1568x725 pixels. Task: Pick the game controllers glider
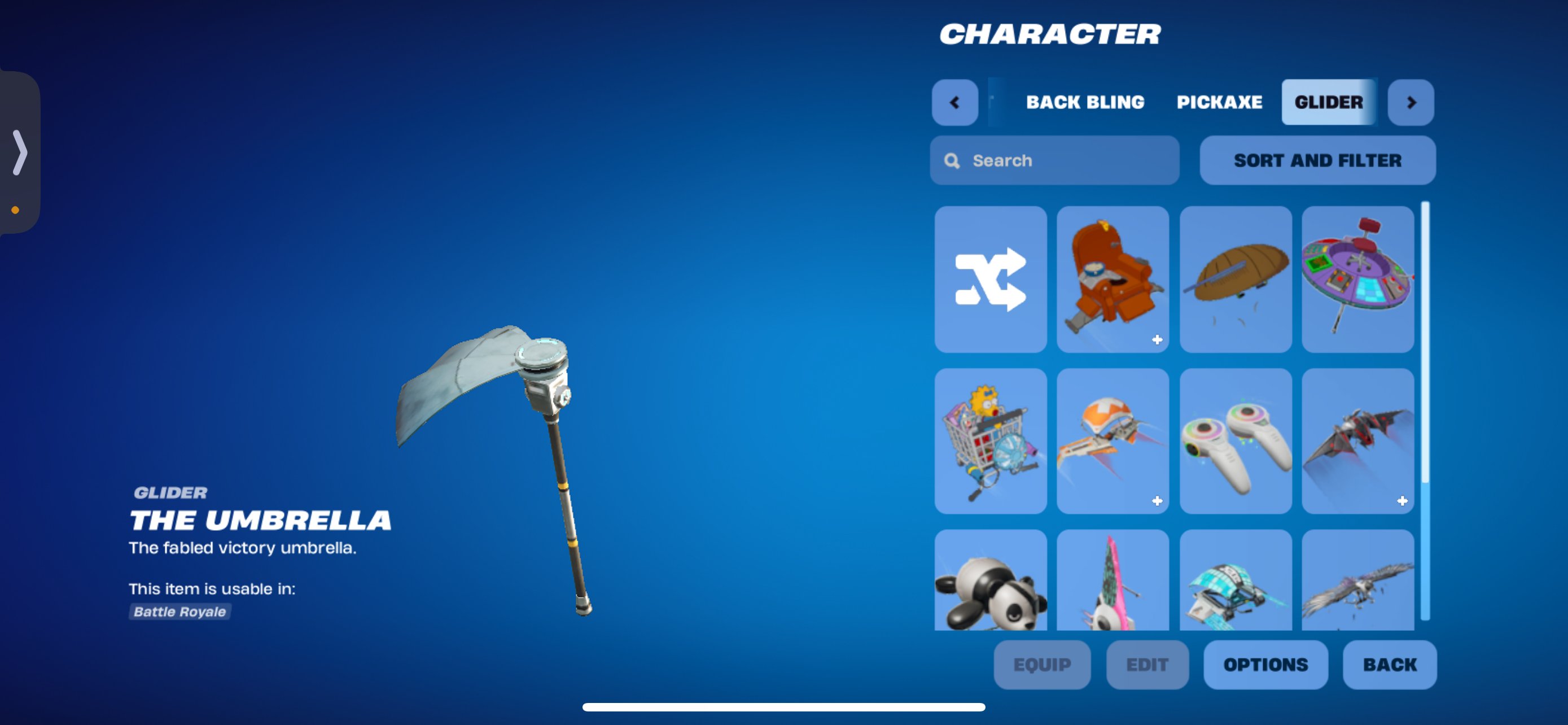tap(1235, 442)
